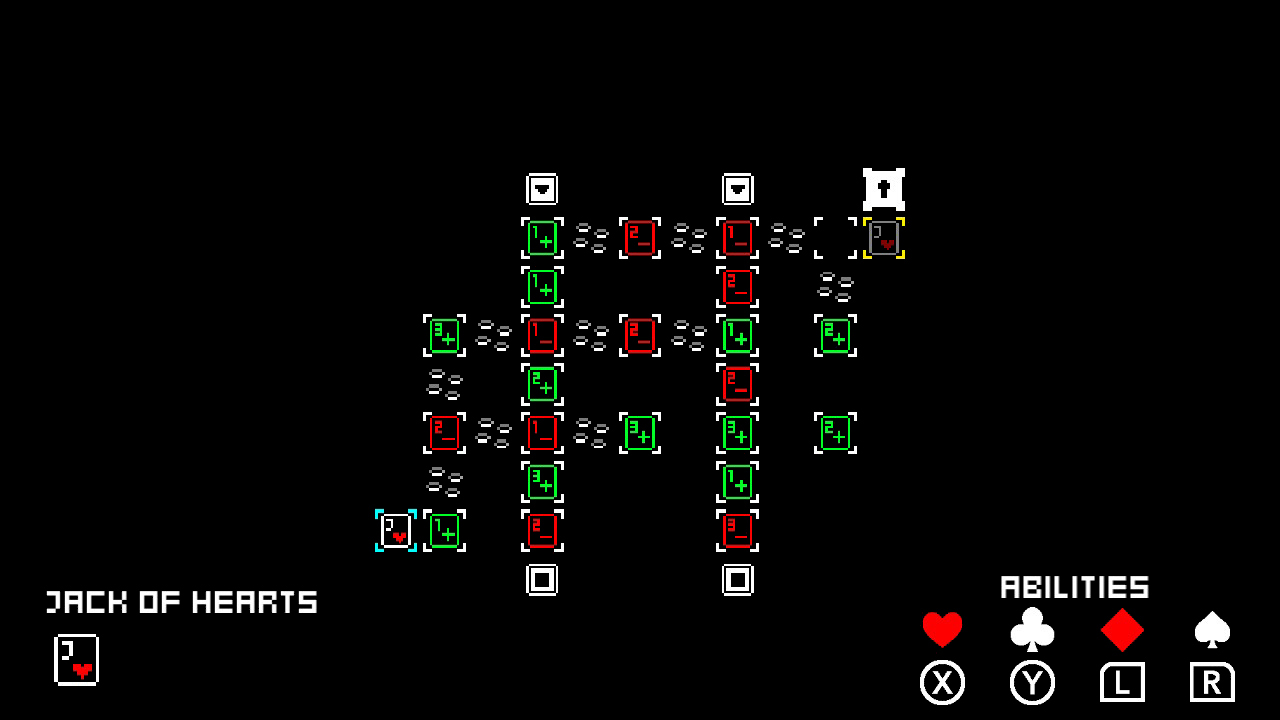Viewport: 1280px width, 720px height.
Task: Click the grayed-out Jack of Hearts destination card
Action: (x=883, y=238)
